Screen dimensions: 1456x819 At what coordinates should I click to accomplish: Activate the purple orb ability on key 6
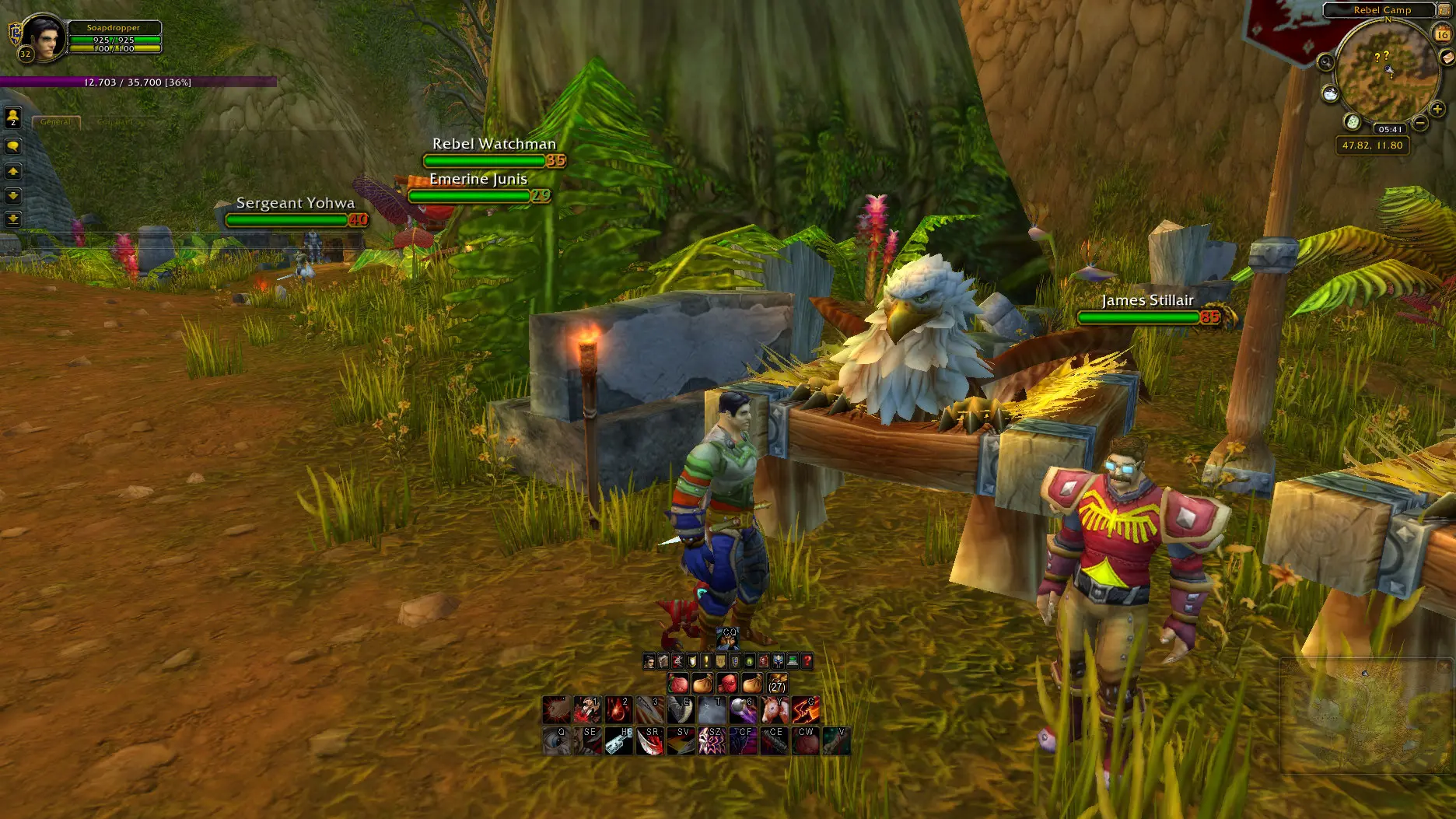(x=743, y=709)
